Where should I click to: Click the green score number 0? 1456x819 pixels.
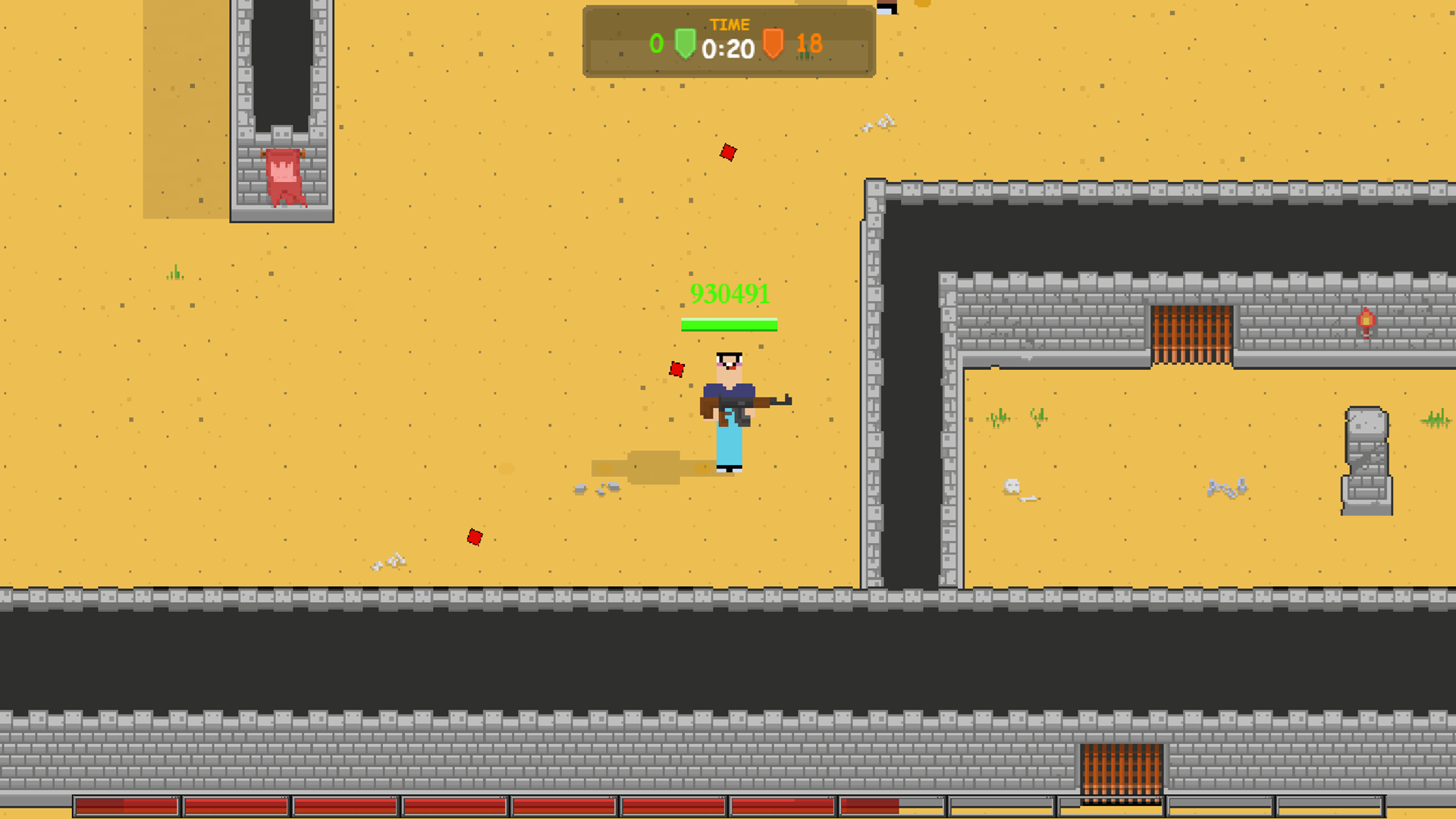coord(657,43)
